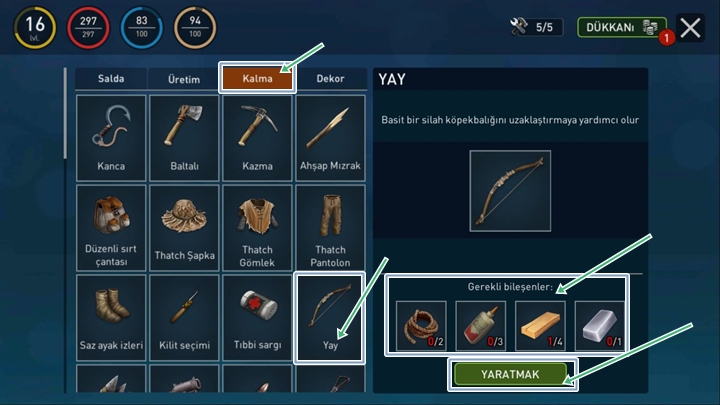Select the Kazma pickaxe recipe
Viewport: 720px width, 405px height.
click(257, 138)
